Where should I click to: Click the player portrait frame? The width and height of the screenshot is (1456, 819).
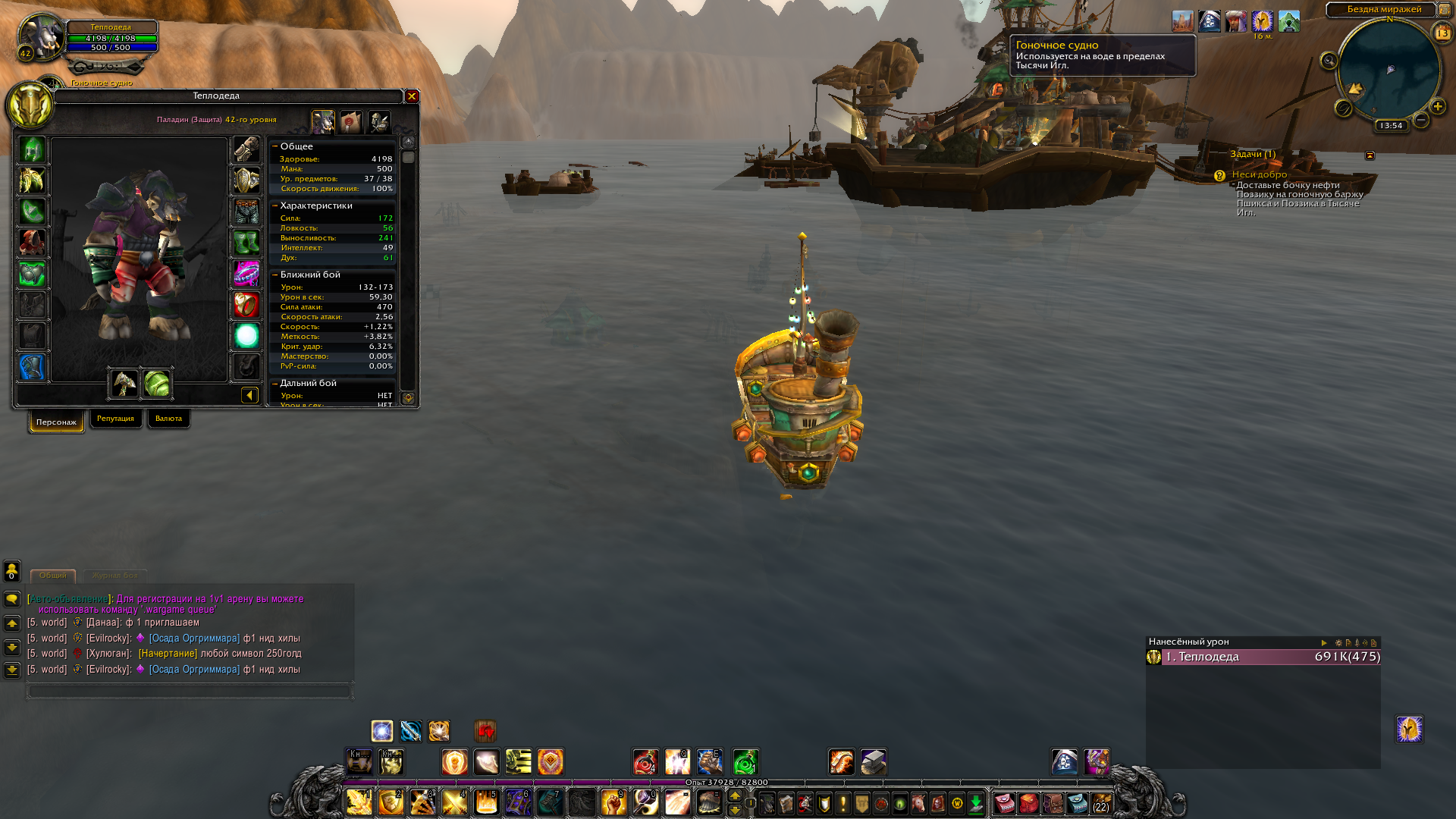click(x=41, y=36)
